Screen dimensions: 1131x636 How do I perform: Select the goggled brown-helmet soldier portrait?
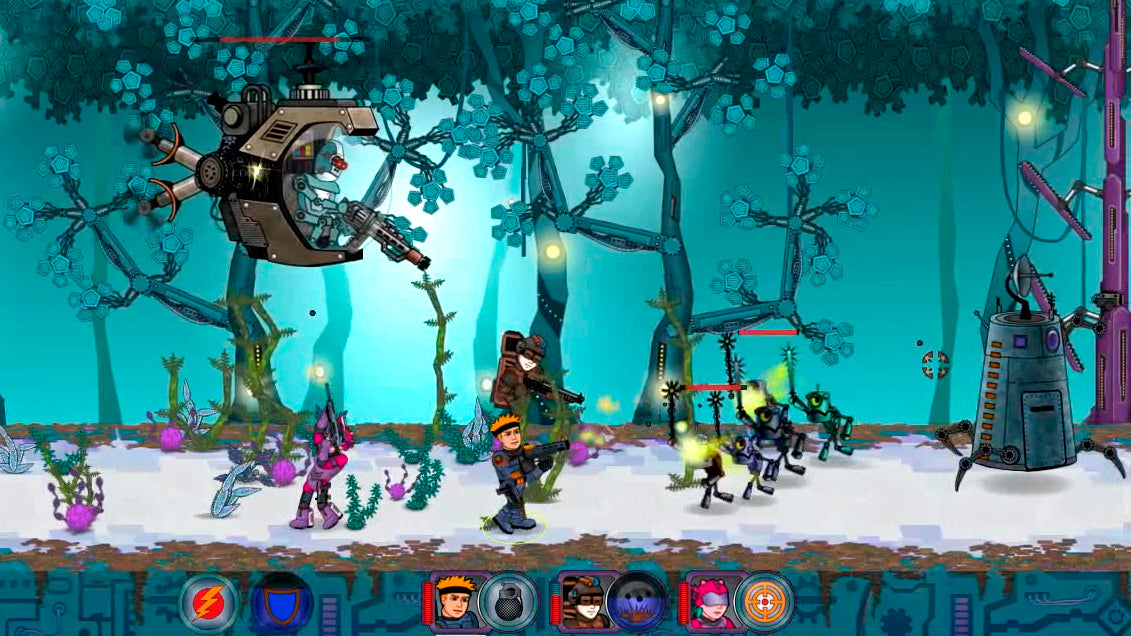582,601
